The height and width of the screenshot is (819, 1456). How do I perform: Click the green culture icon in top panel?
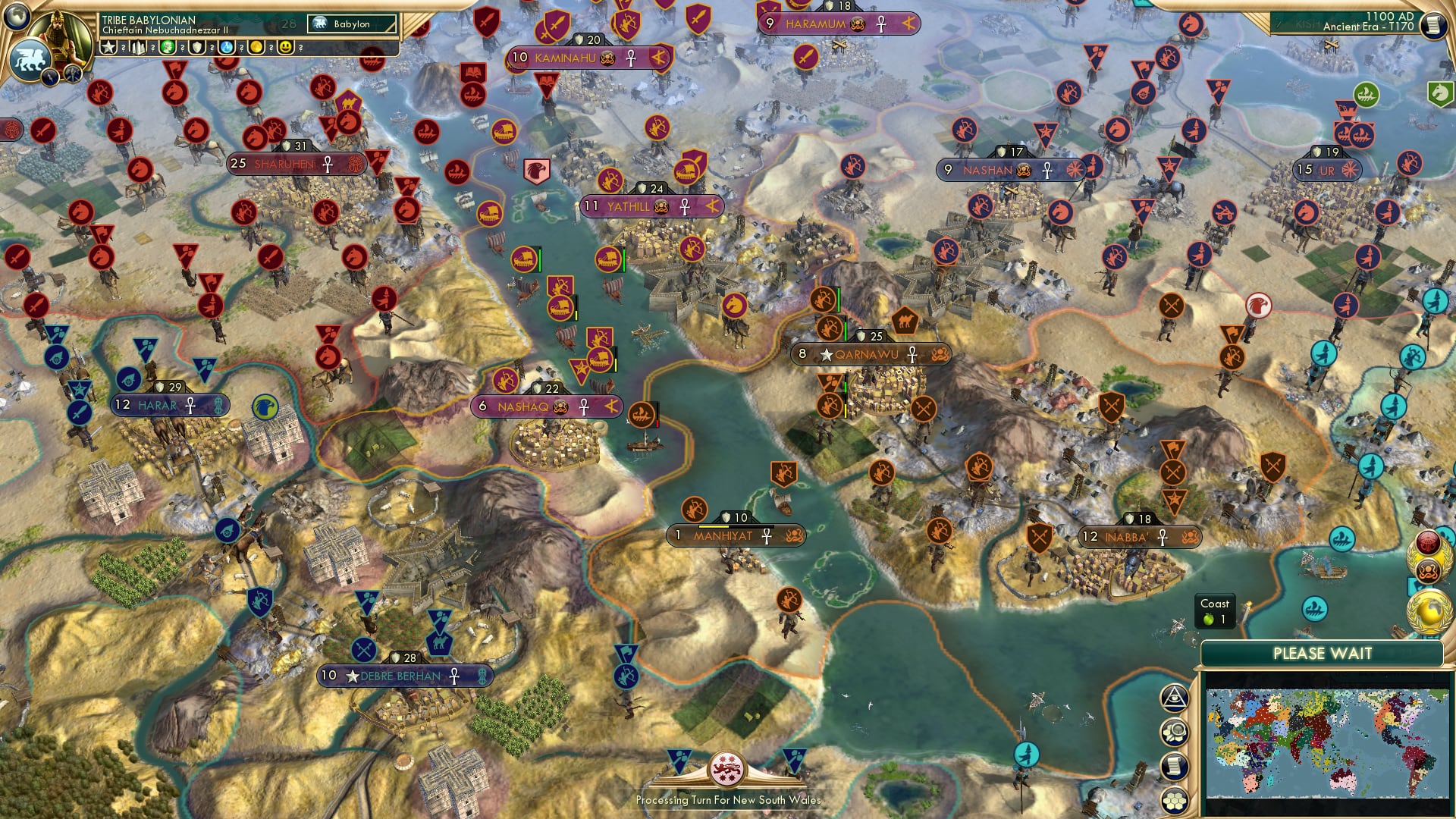(x=166, y=48)
